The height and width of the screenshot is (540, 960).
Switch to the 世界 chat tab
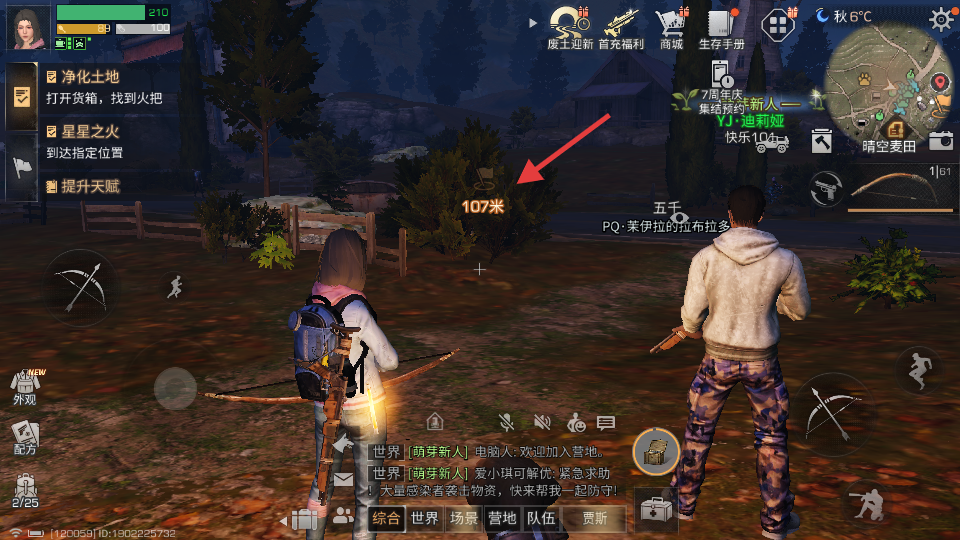point(425,518)
